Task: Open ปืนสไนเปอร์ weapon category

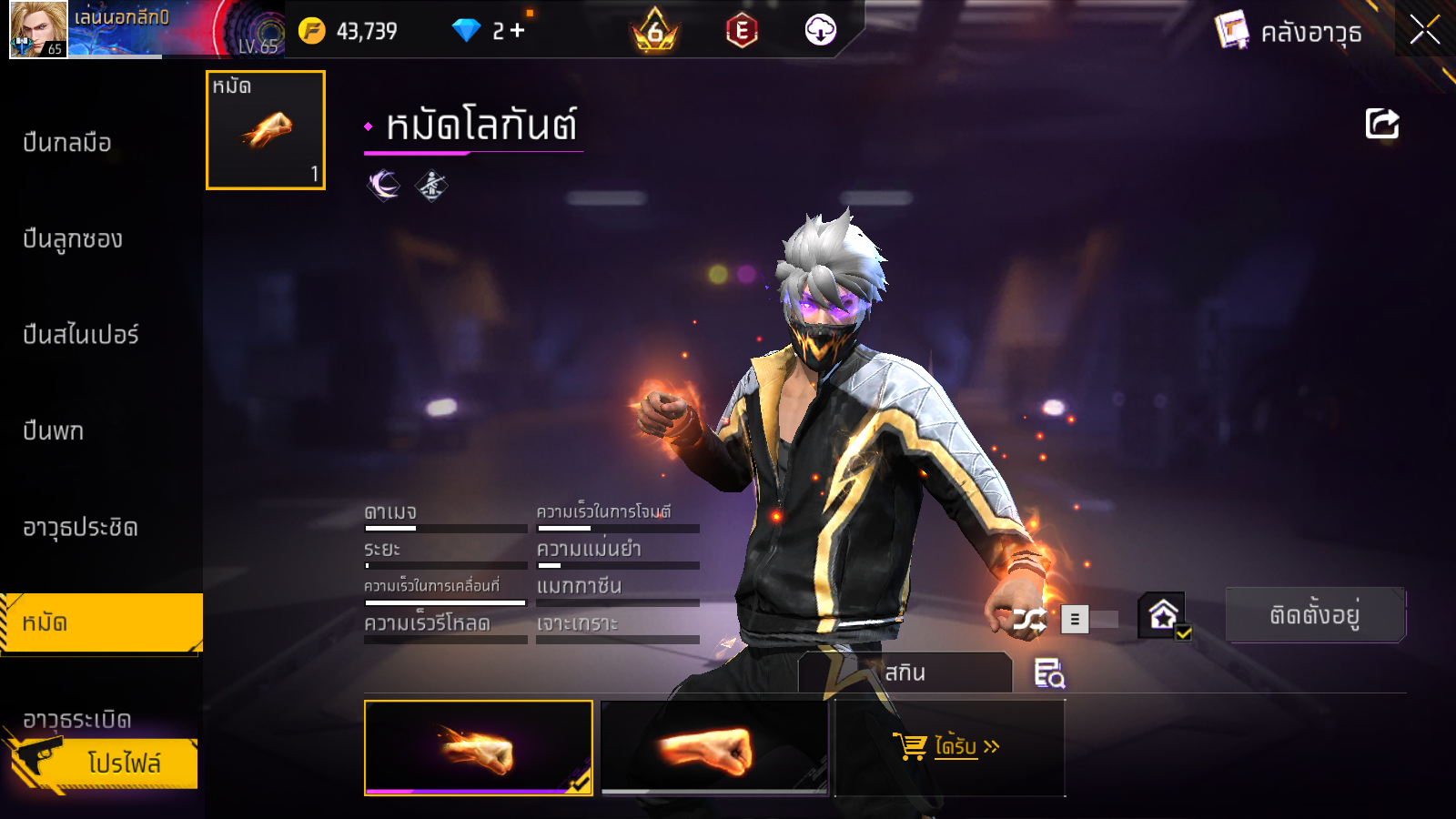Action: coord(81,335)
